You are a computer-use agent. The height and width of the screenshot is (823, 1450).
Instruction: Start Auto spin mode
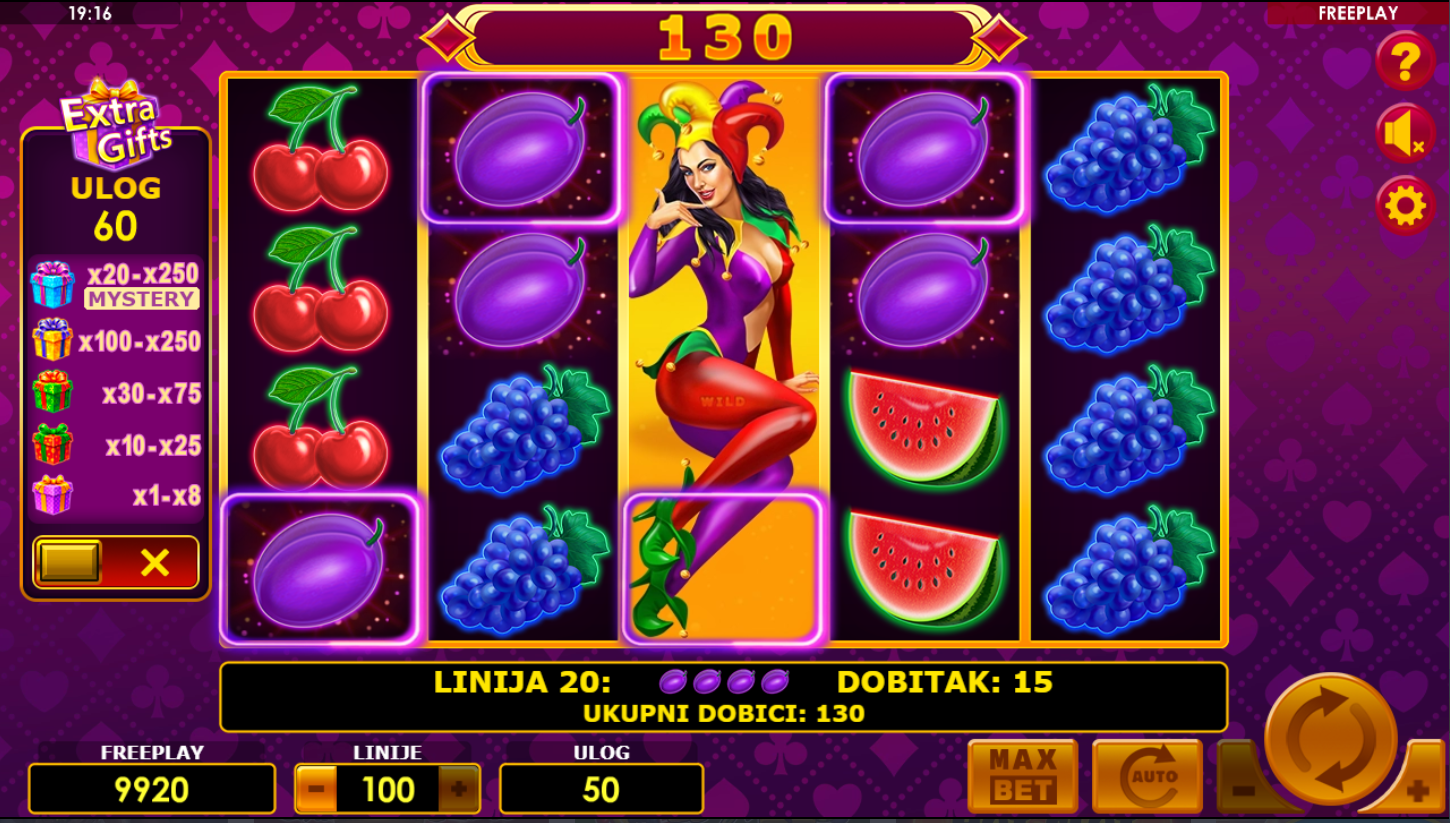coord(1146,776)
